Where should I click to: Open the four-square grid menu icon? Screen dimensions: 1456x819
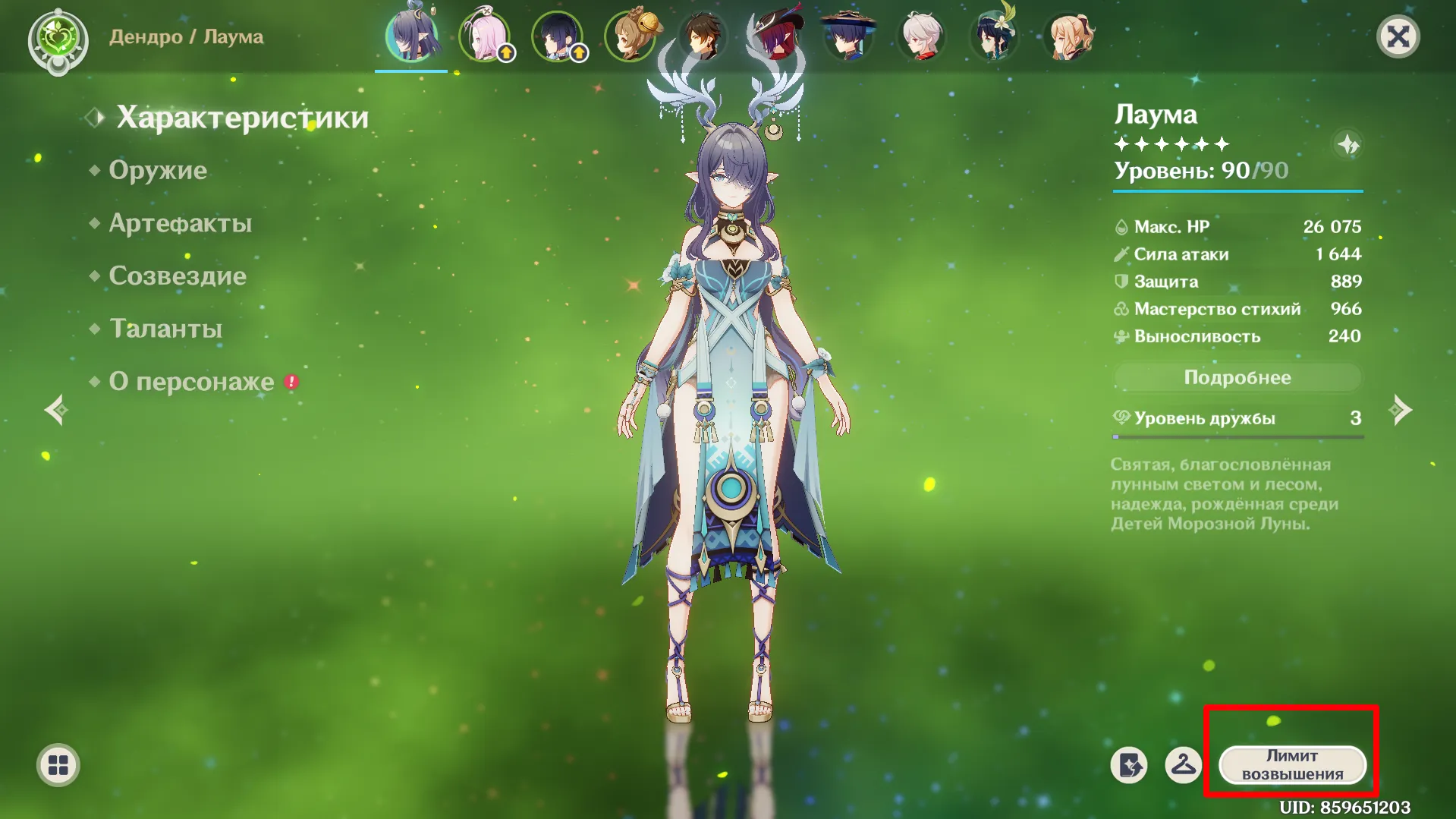click(58, 765)
